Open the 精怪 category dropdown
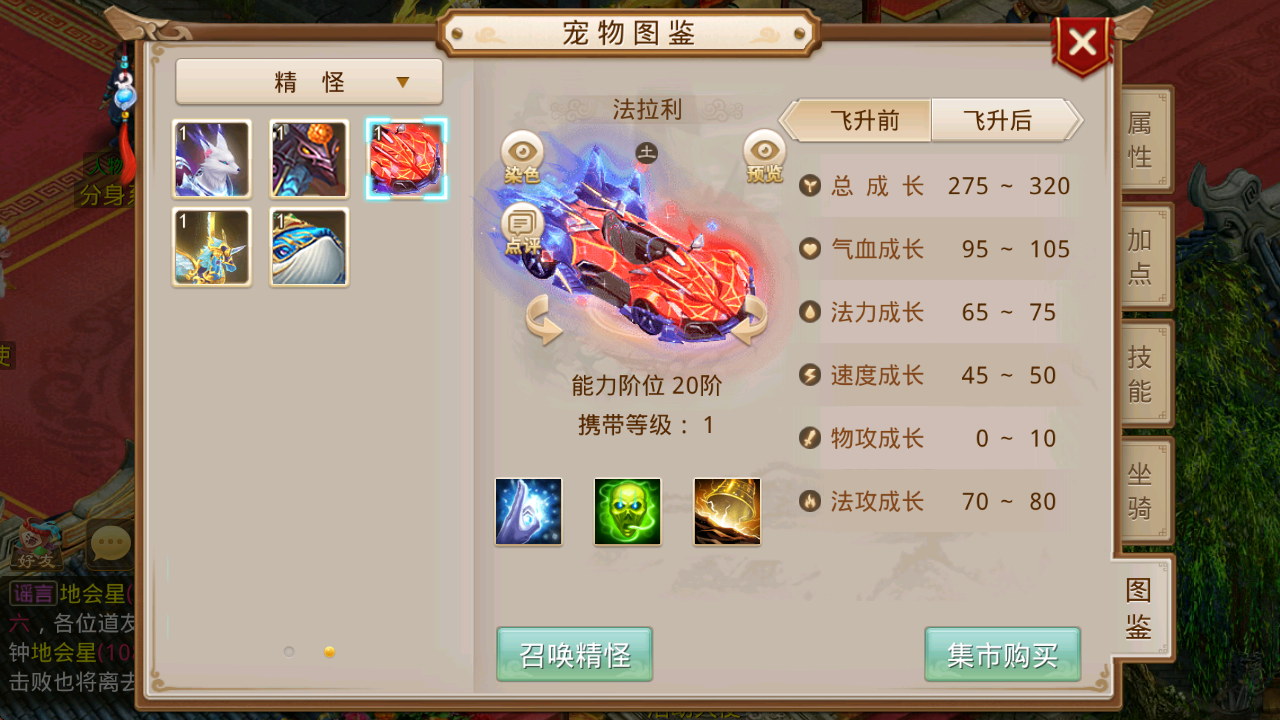Image resolution: width=1280 pixels, height=720 pixels. [308, 81]
